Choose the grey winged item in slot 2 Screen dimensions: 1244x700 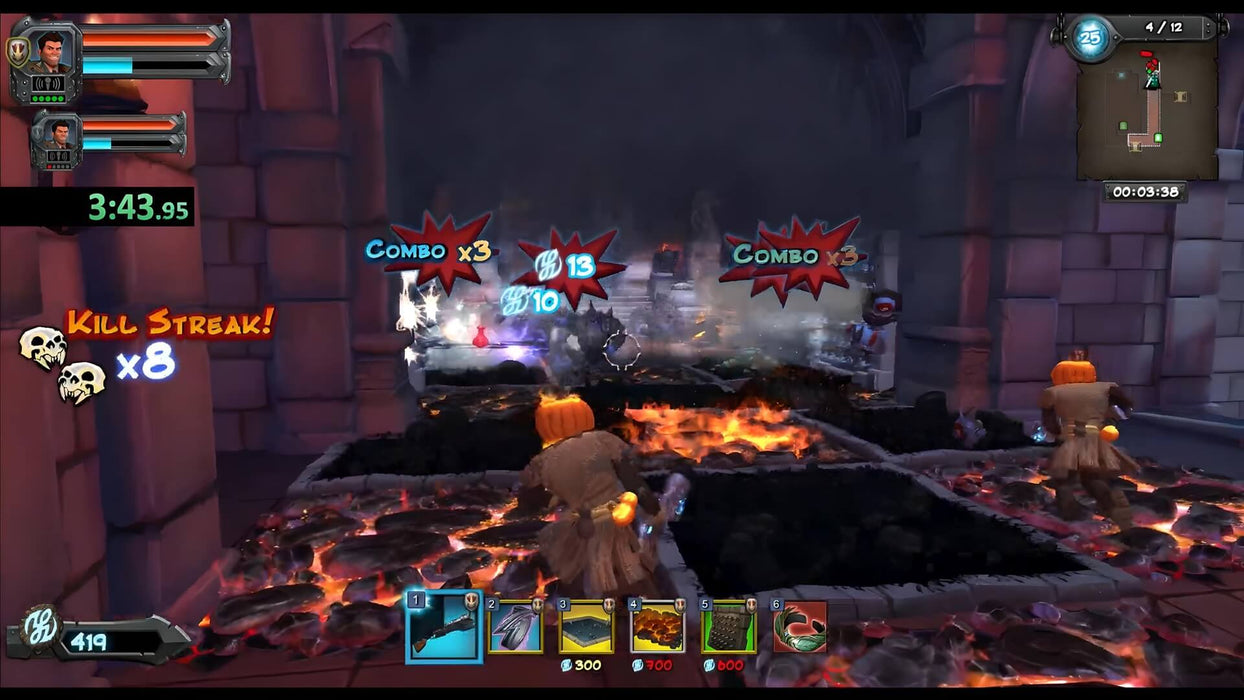(515, 627)
